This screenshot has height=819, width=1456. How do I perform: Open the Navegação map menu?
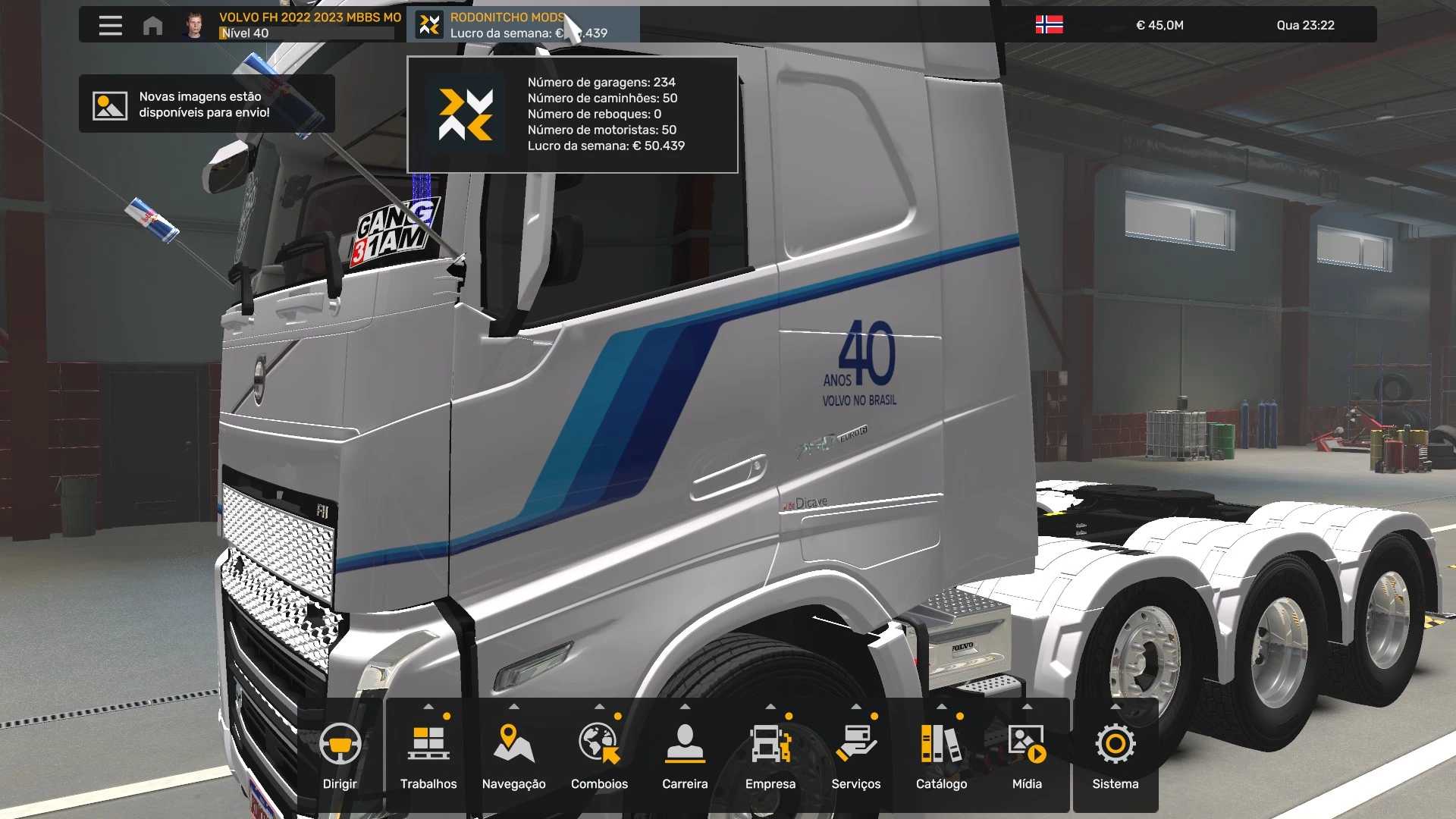[514, 755]
